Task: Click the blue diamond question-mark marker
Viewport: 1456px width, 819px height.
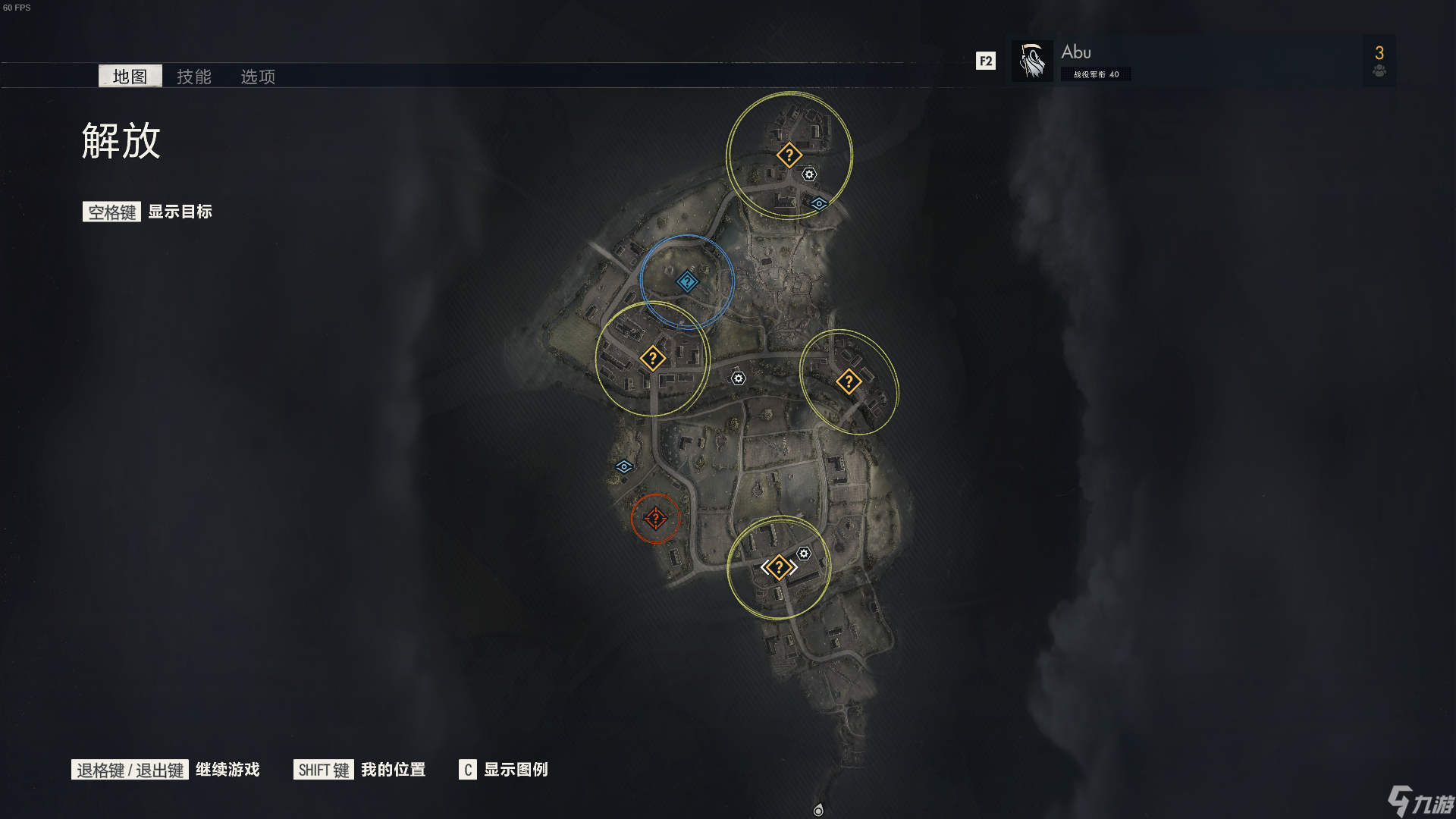Action: coord(687,280)
